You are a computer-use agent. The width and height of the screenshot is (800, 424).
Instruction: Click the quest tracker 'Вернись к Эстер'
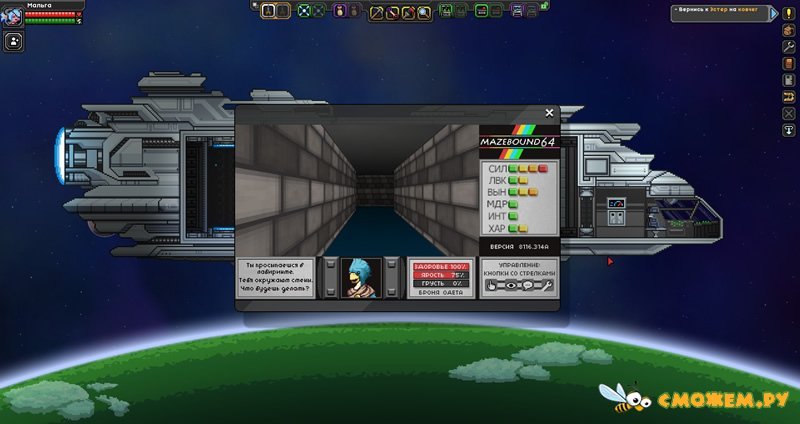tap(727, 9)
